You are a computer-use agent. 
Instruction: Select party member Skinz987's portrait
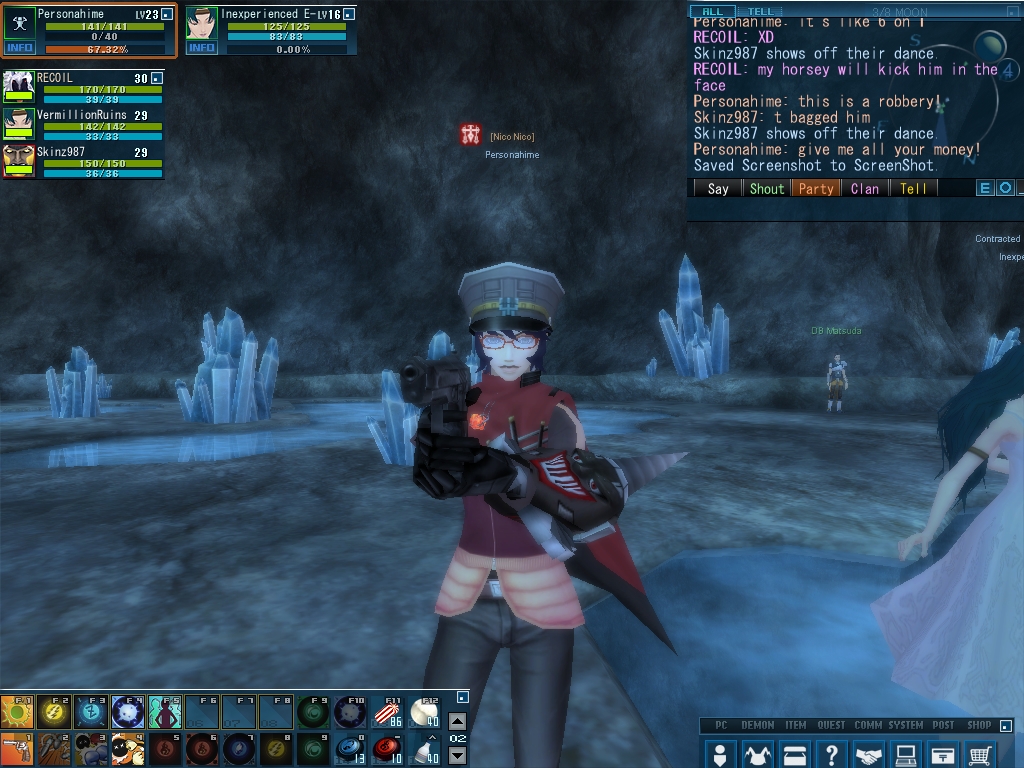[x=19, y=160]
